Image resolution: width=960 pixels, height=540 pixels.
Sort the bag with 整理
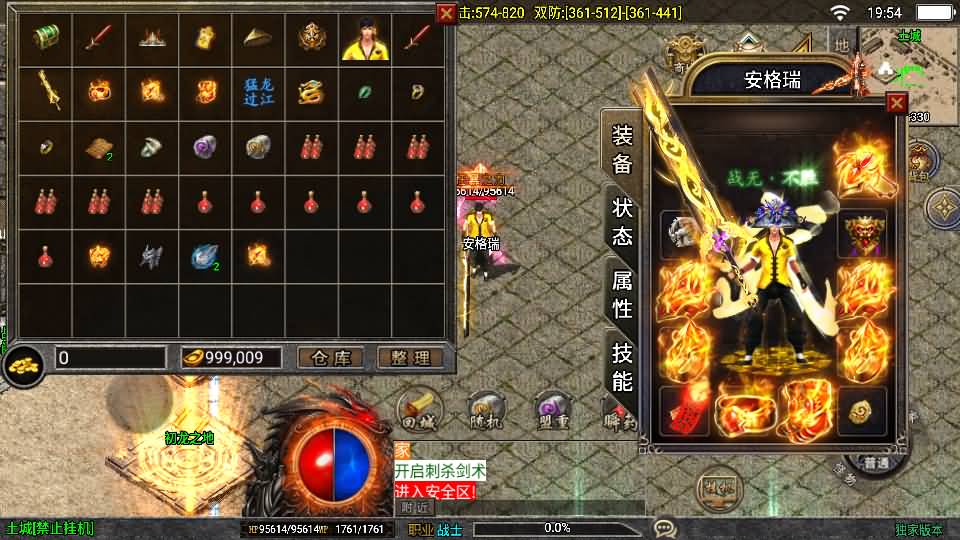tap(410, 358)
